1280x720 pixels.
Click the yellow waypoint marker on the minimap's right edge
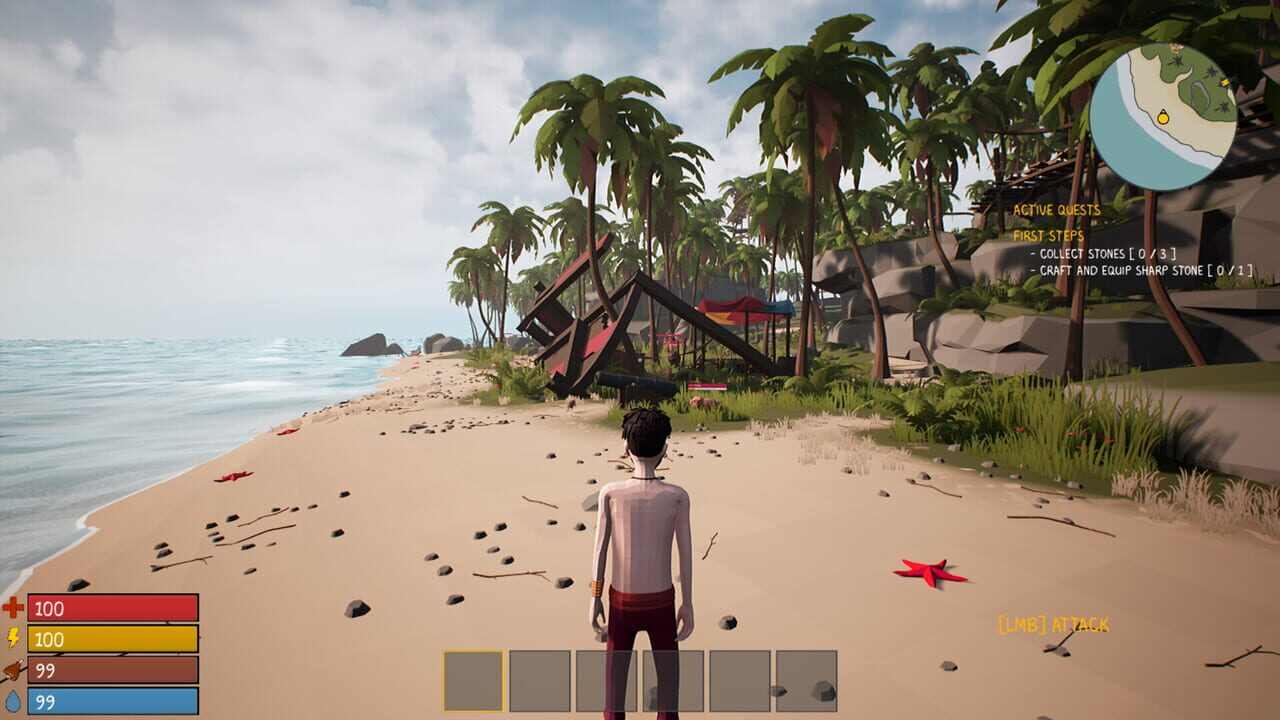click(x=1225, y=82)
